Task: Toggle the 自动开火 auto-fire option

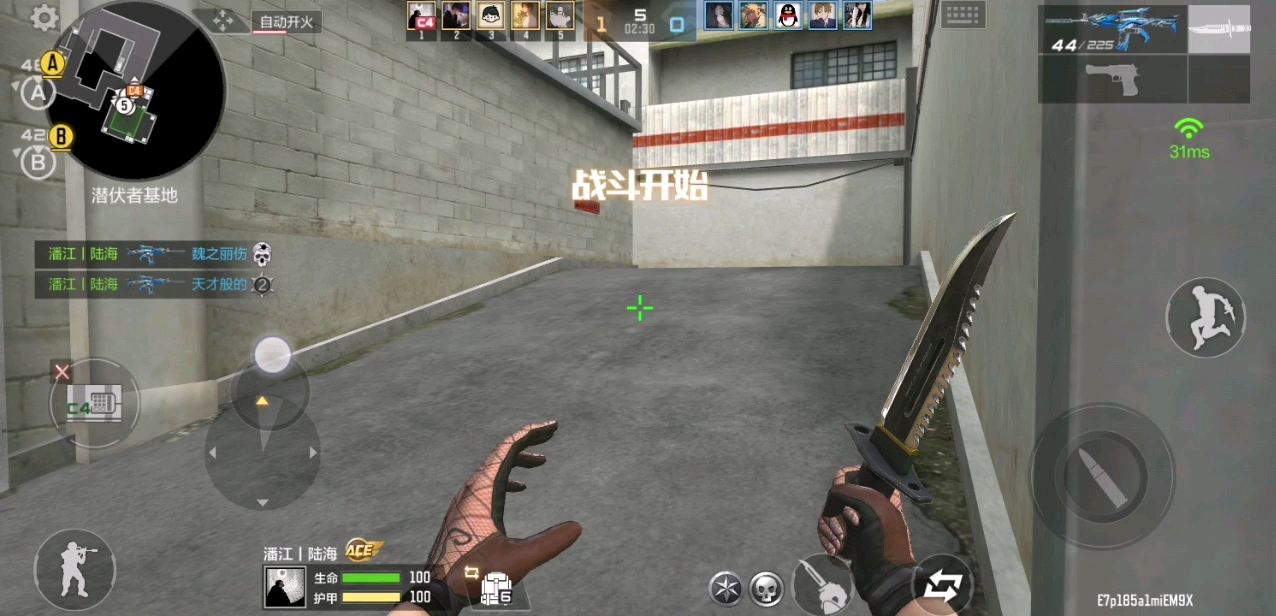Action: [286, 21]
